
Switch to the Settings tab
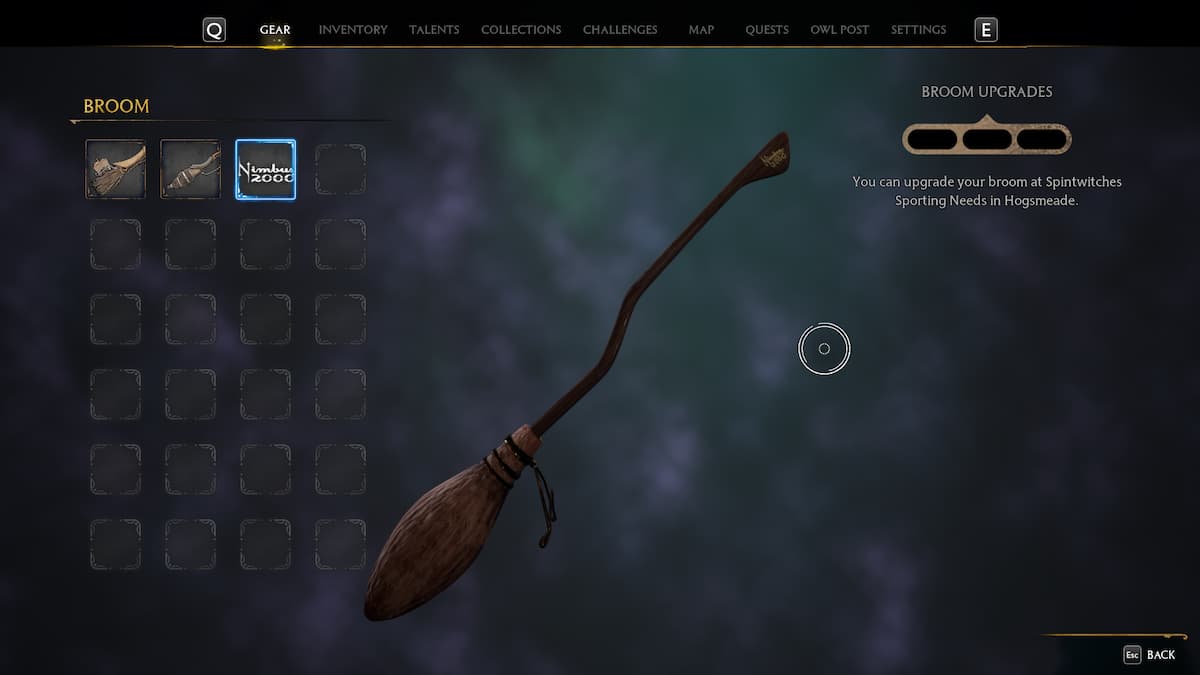pos(918,30)
